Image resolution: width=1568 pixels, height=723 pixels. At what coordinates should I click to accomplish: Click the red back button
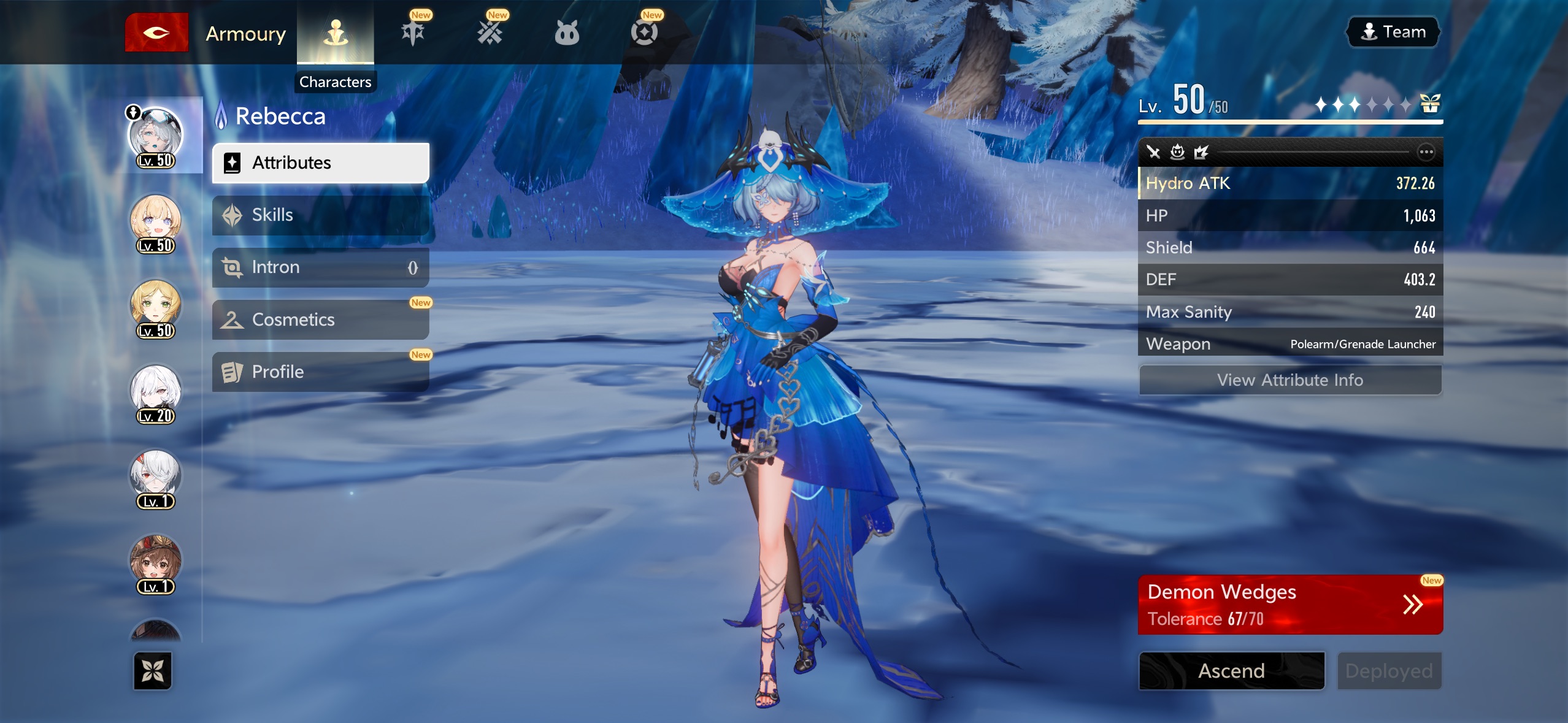tap(156, 33)
